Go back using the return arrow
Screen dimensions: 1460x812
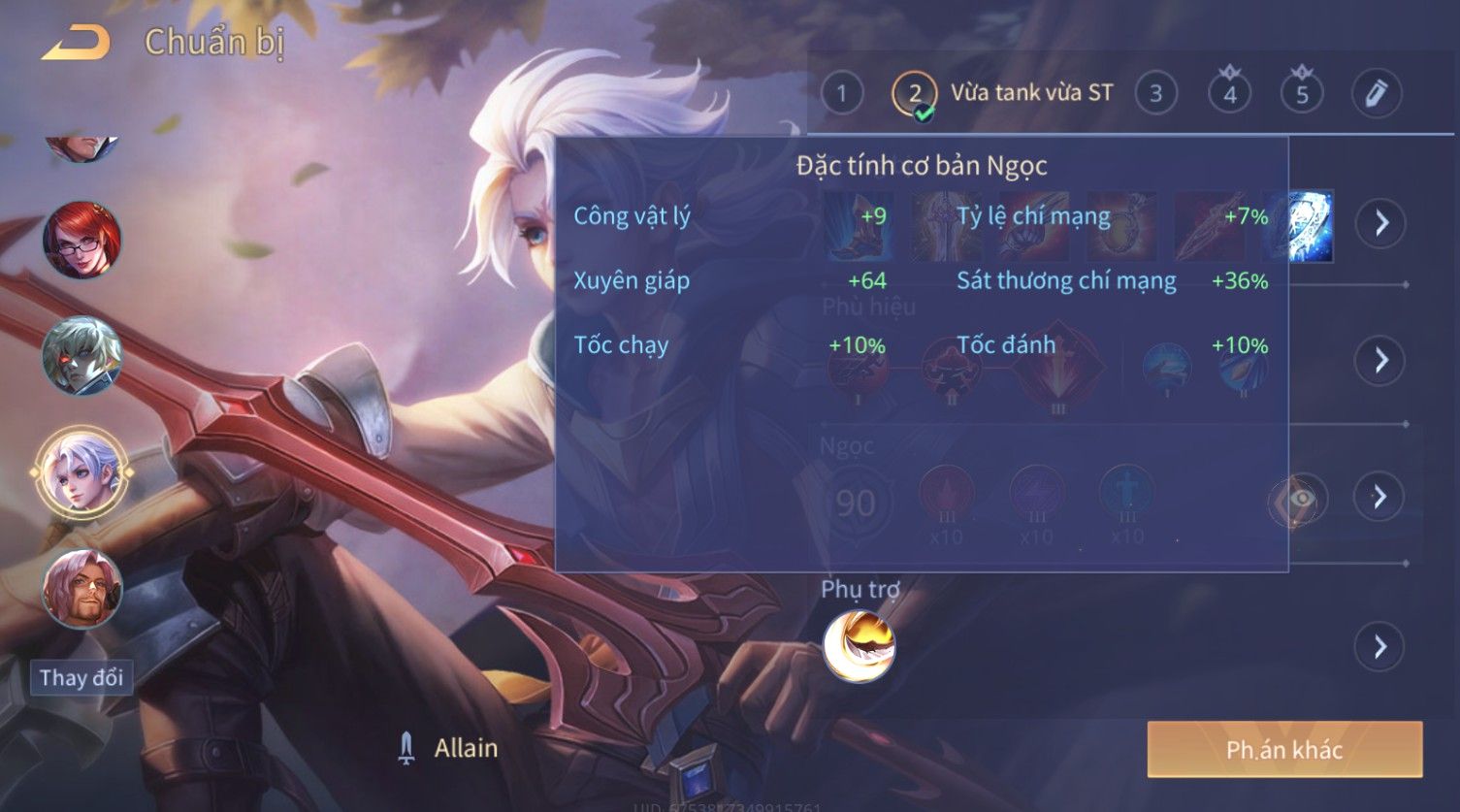76,43
